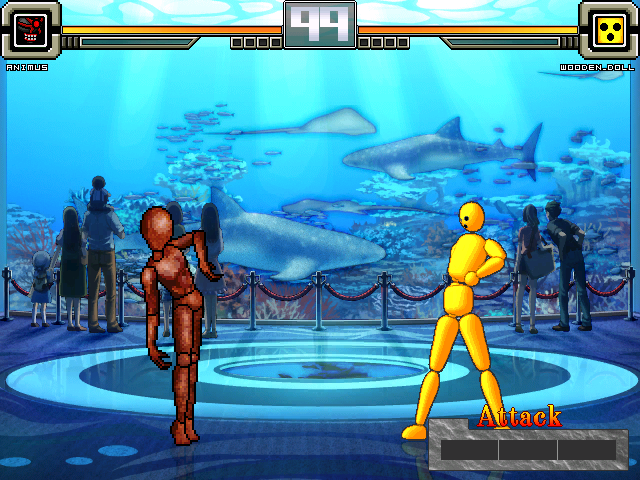
Task: Select the Wooden Doll yellow portrait
Action: [x=608, y=30]
